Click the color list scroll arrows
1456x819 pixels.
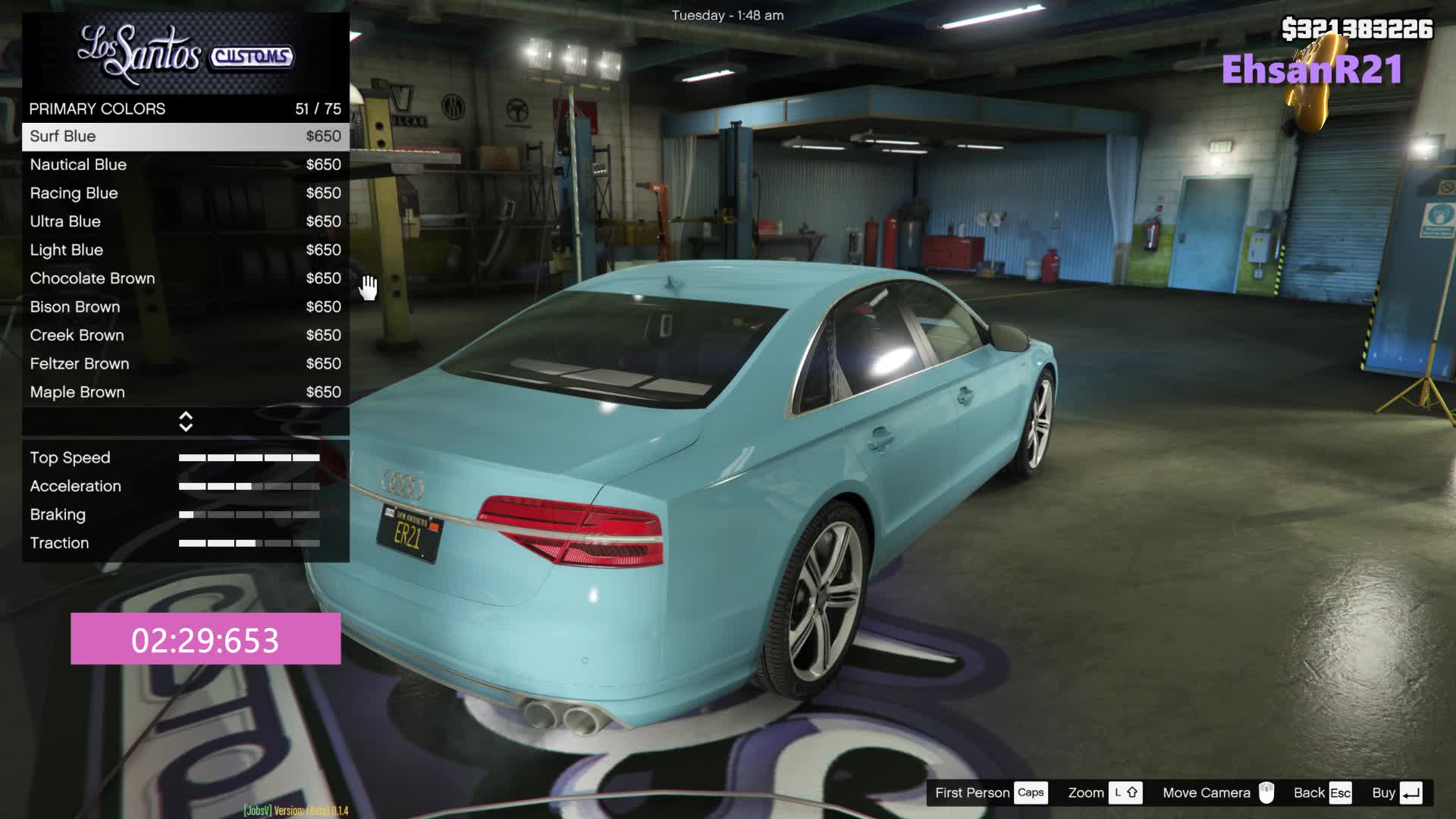pos(186,422)
